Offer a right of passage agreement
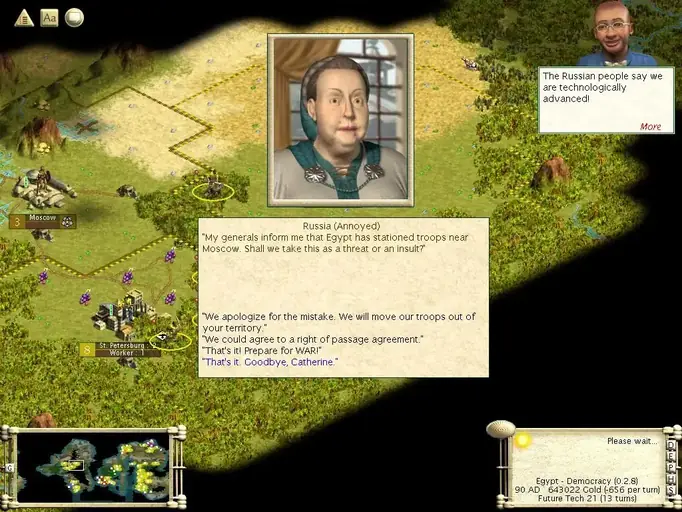This screenshot has height=512, width=682. [312, 339]
